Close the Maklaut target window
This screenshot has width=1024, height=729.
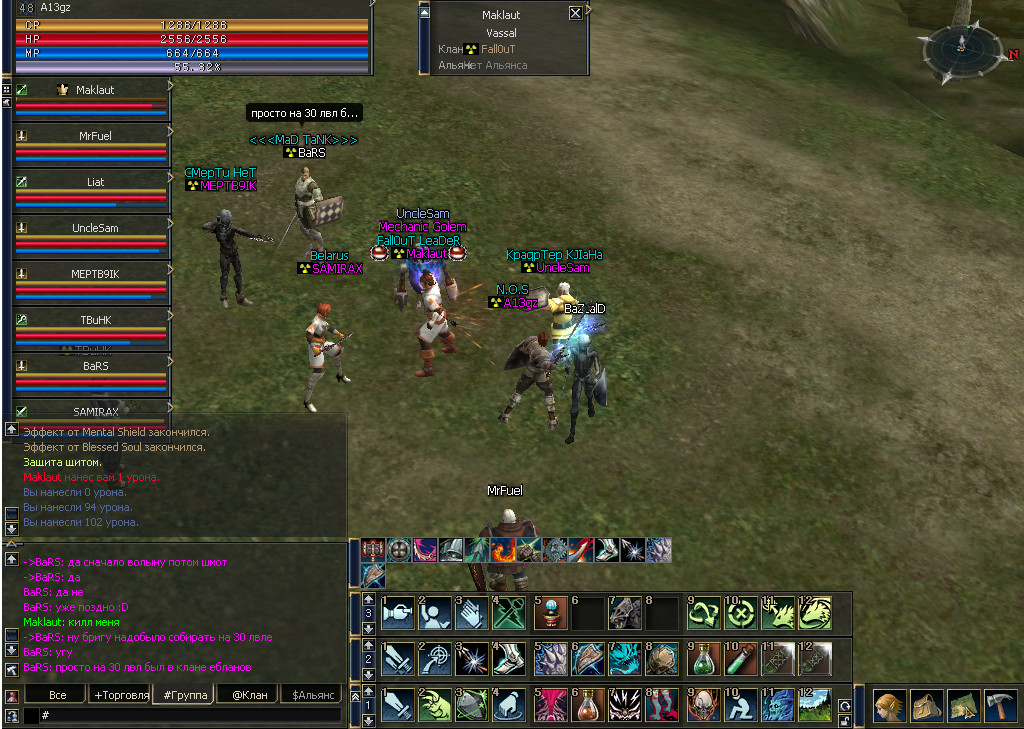click(x=575, y=13)
